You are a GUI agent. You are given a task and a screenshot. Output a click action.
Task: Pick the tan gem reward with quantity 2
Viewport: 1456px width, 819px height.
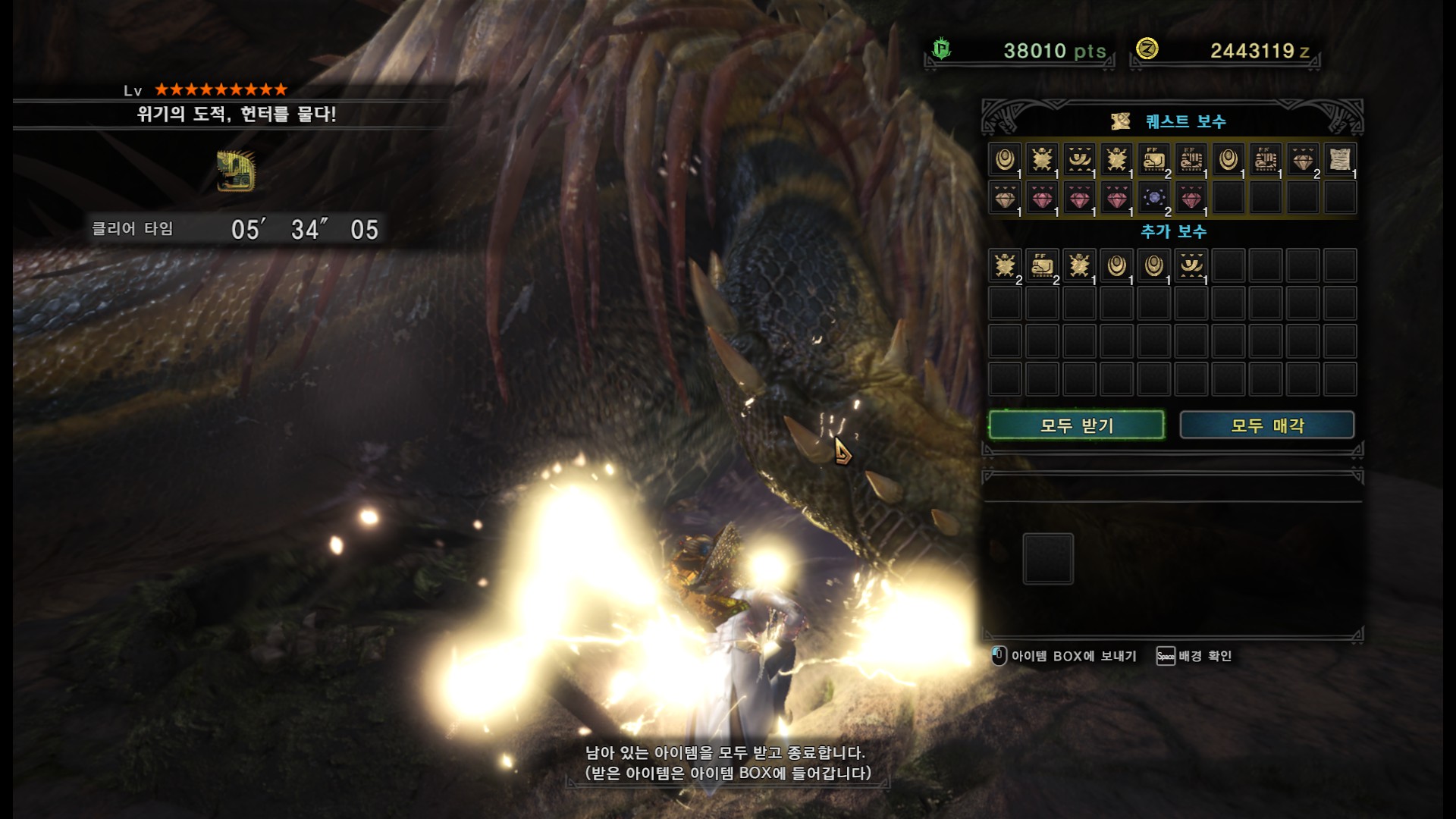click(1303, 160)
